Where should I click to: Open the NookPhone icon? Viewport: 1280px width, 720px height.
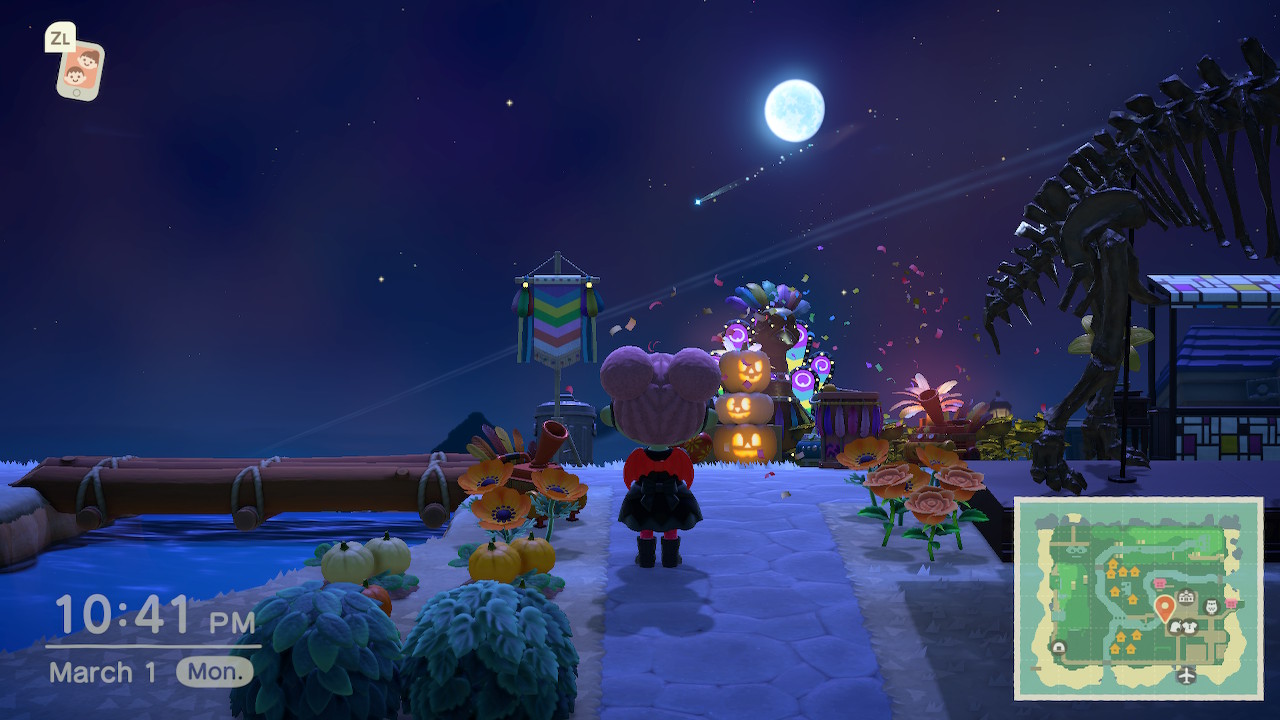pos(79,69)
